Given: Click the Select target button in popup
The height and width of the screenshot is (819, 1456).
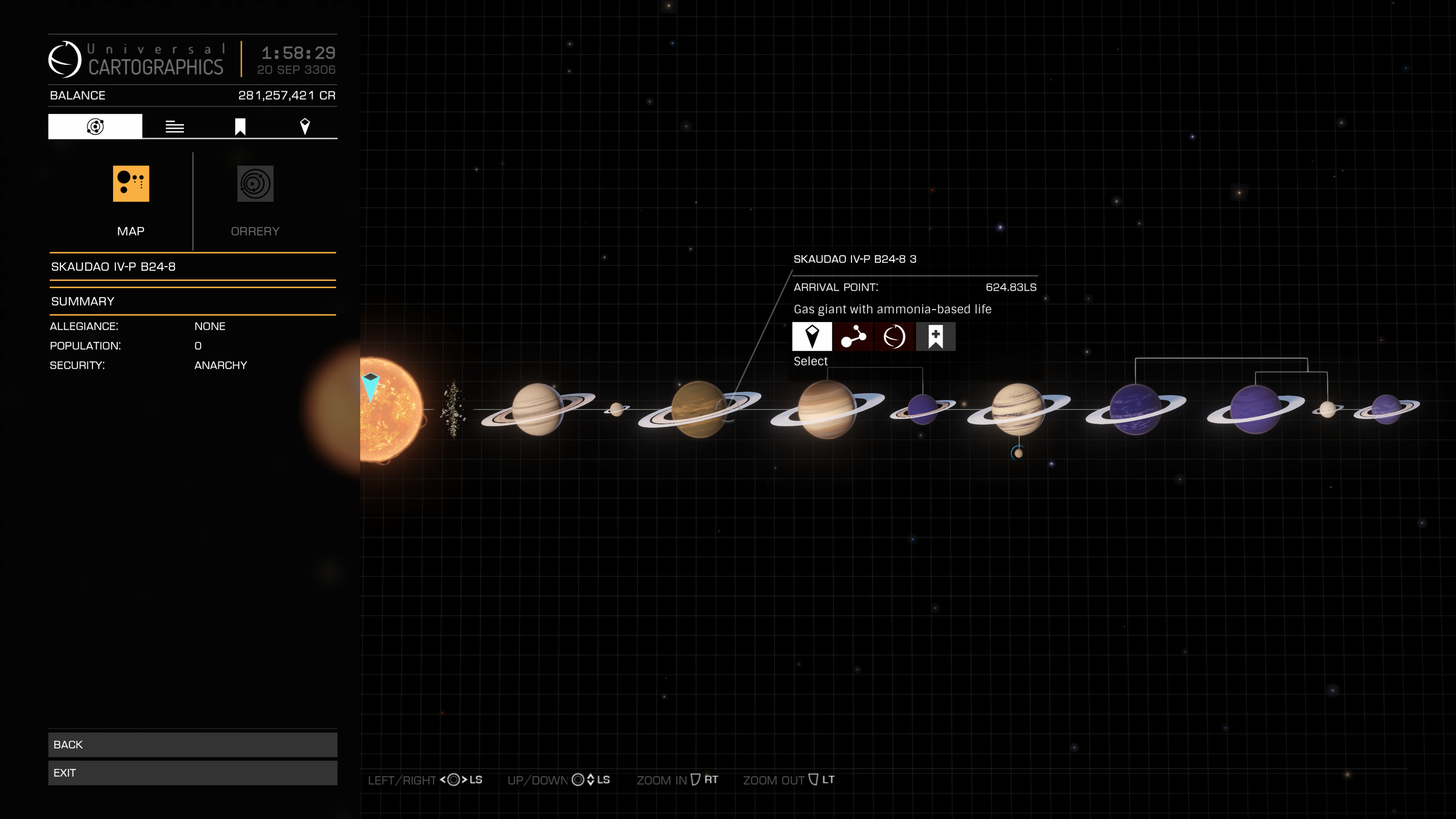Looking at the screenshot, I should point(812,337).
